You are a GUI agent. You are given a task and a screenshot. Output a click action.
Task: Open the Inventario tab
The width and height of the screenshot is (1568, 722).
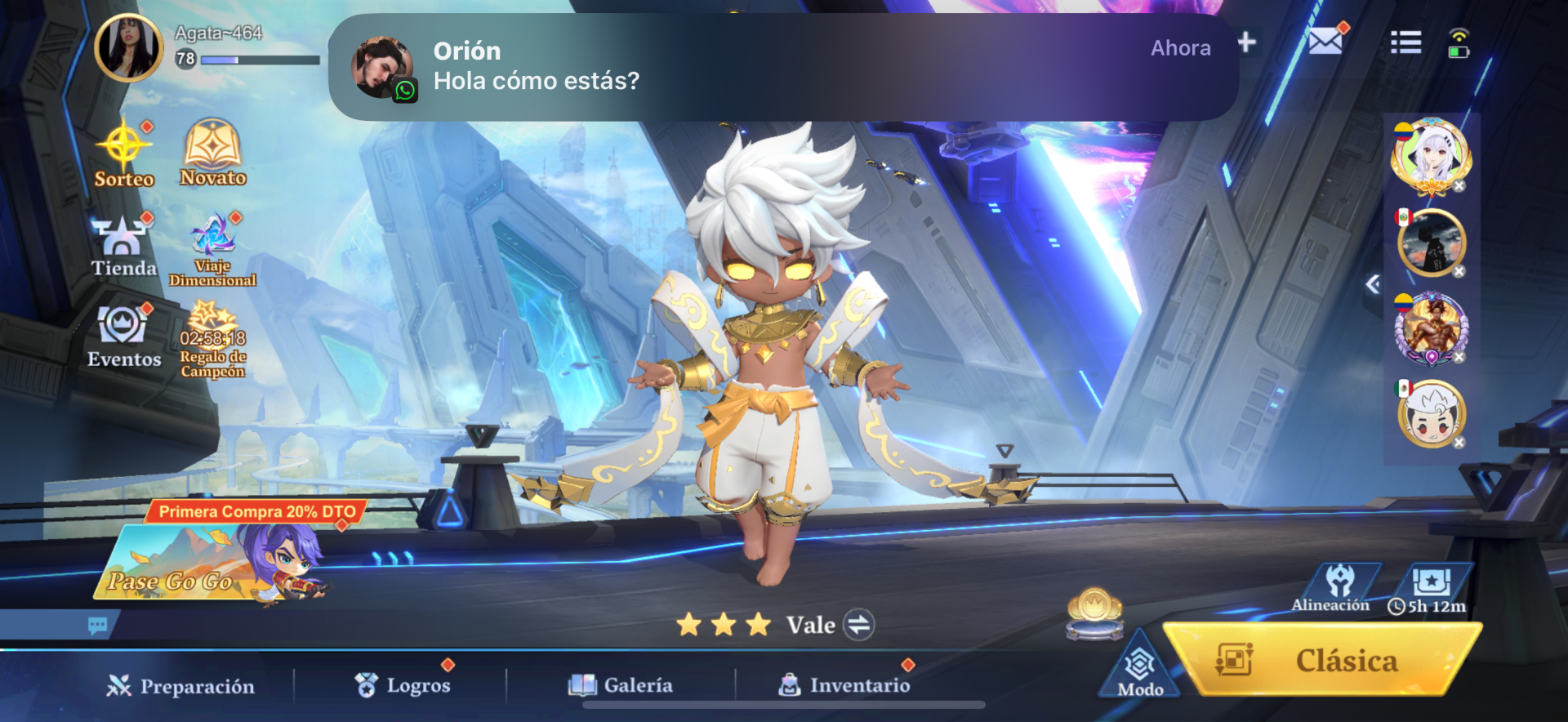(x=844, y=685)
